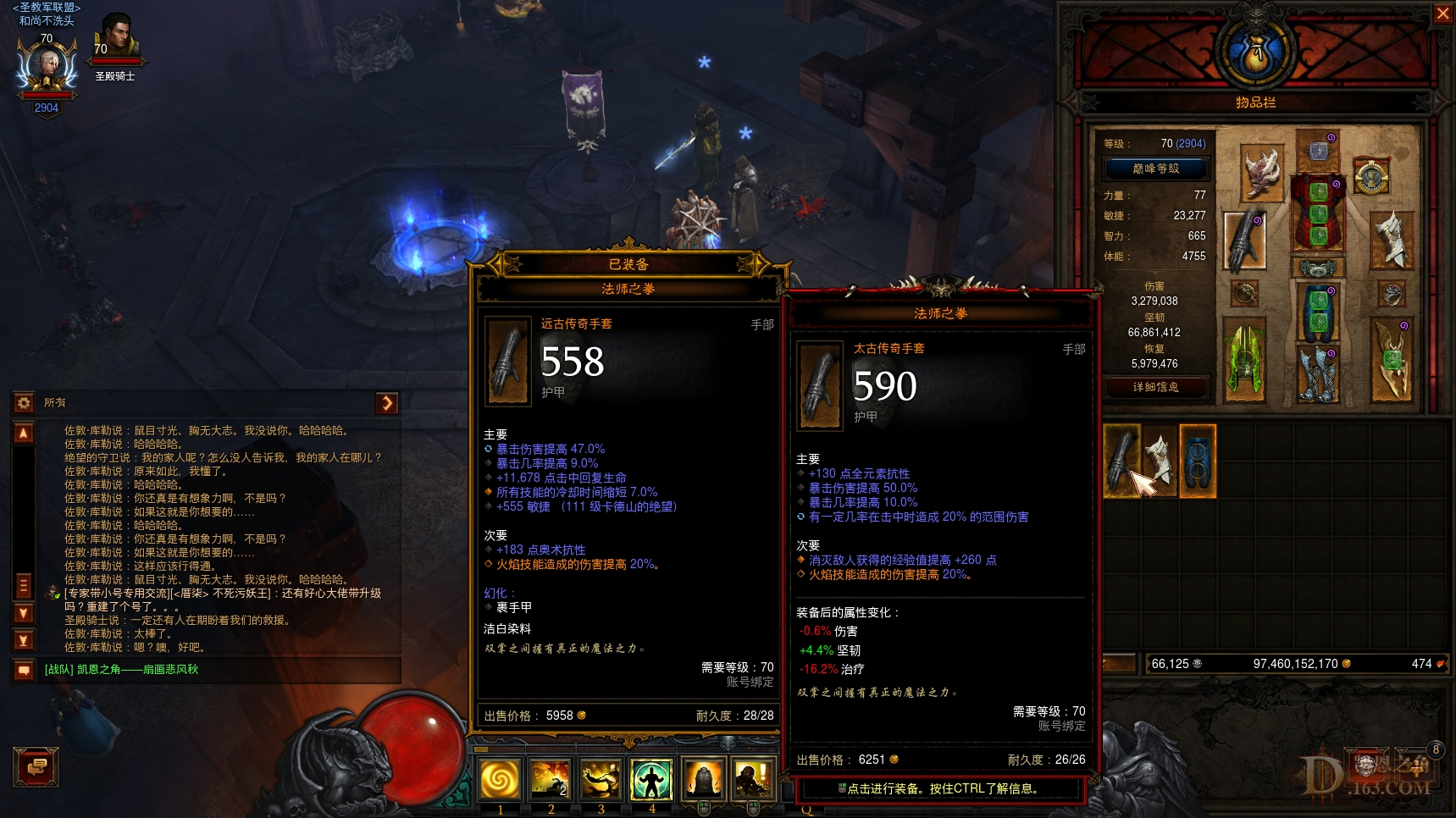Screen dimensions: 1456x818
Task: Activate the skill bound to key 2
Action: [x=551, y=780]
